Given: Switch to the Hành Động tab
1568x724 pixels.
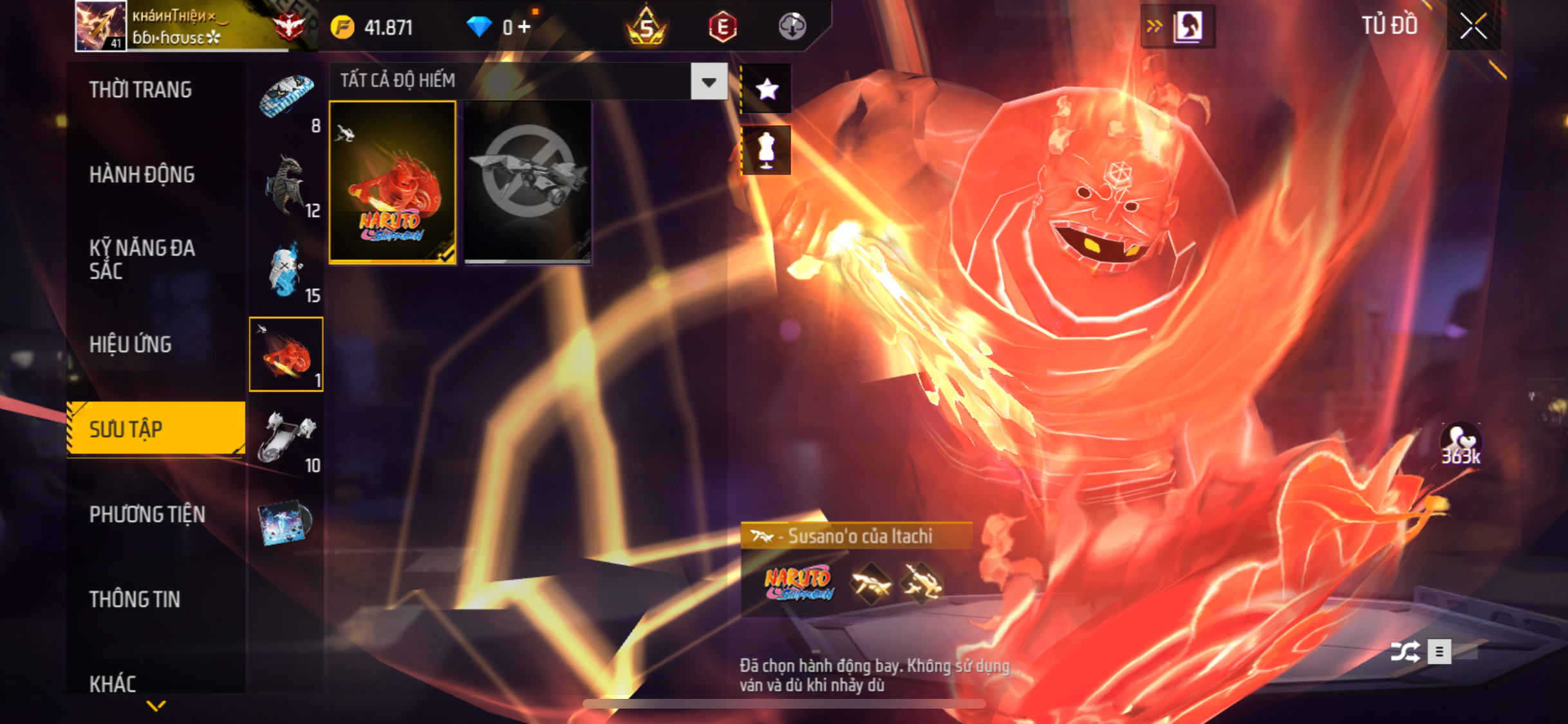Looking at the screenshot, I should pos(142,174).
